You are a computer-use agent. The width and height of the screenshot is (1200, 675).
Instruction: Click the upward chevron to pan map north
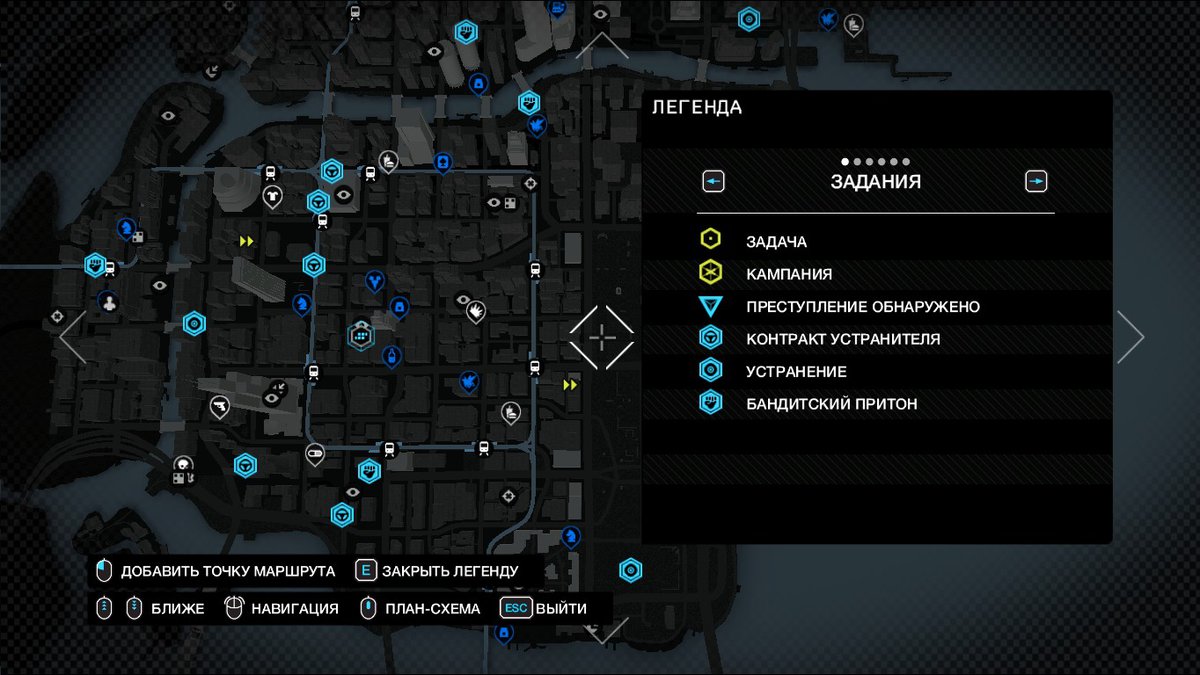point(602,45)
